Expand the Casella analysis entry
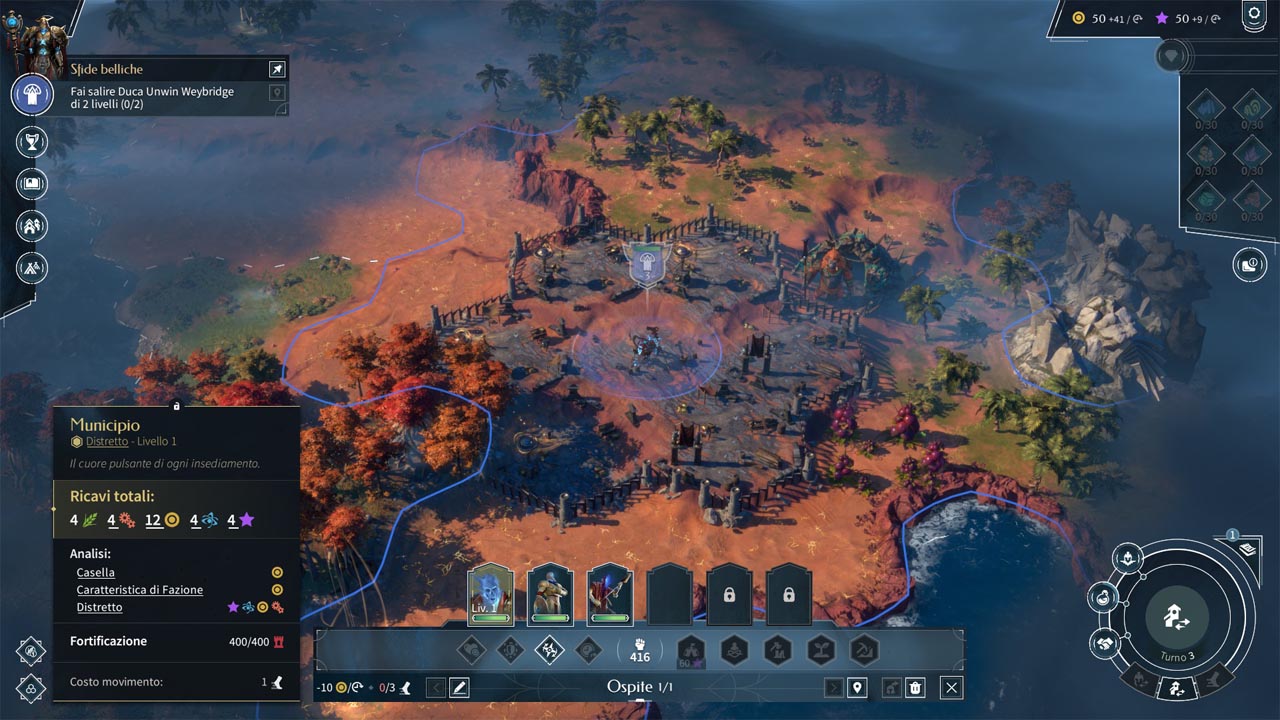 click(x=96, y=573)
